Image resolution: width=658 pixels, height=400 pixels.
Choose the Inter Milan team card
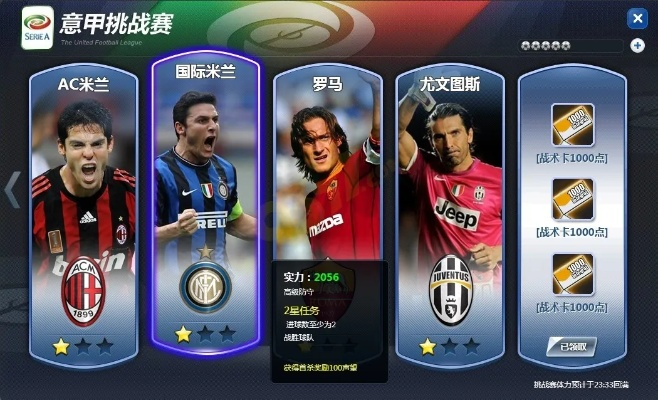click(205, 200)
